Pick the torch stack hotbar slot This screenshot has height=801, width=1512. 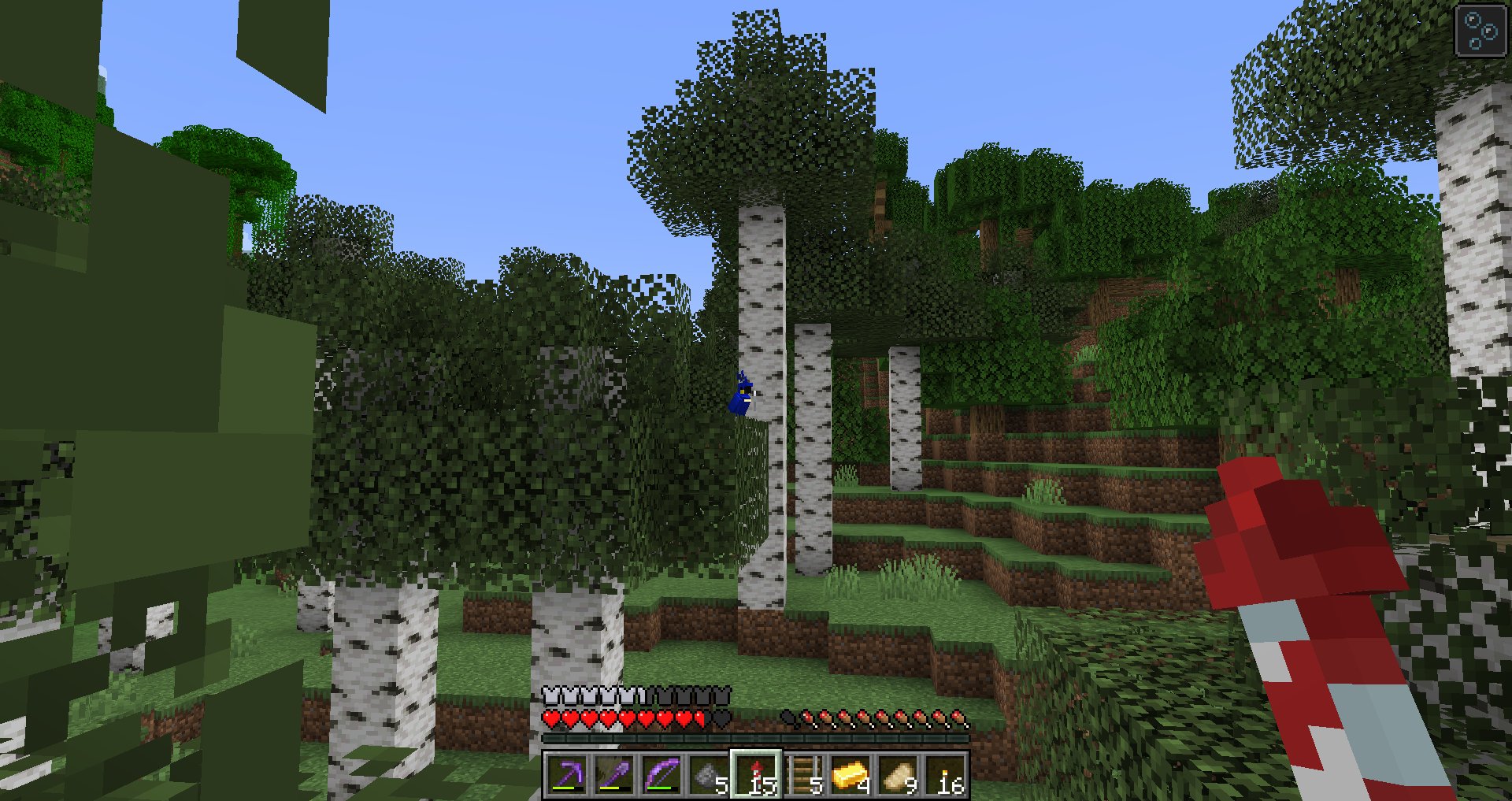pos(945,776)
